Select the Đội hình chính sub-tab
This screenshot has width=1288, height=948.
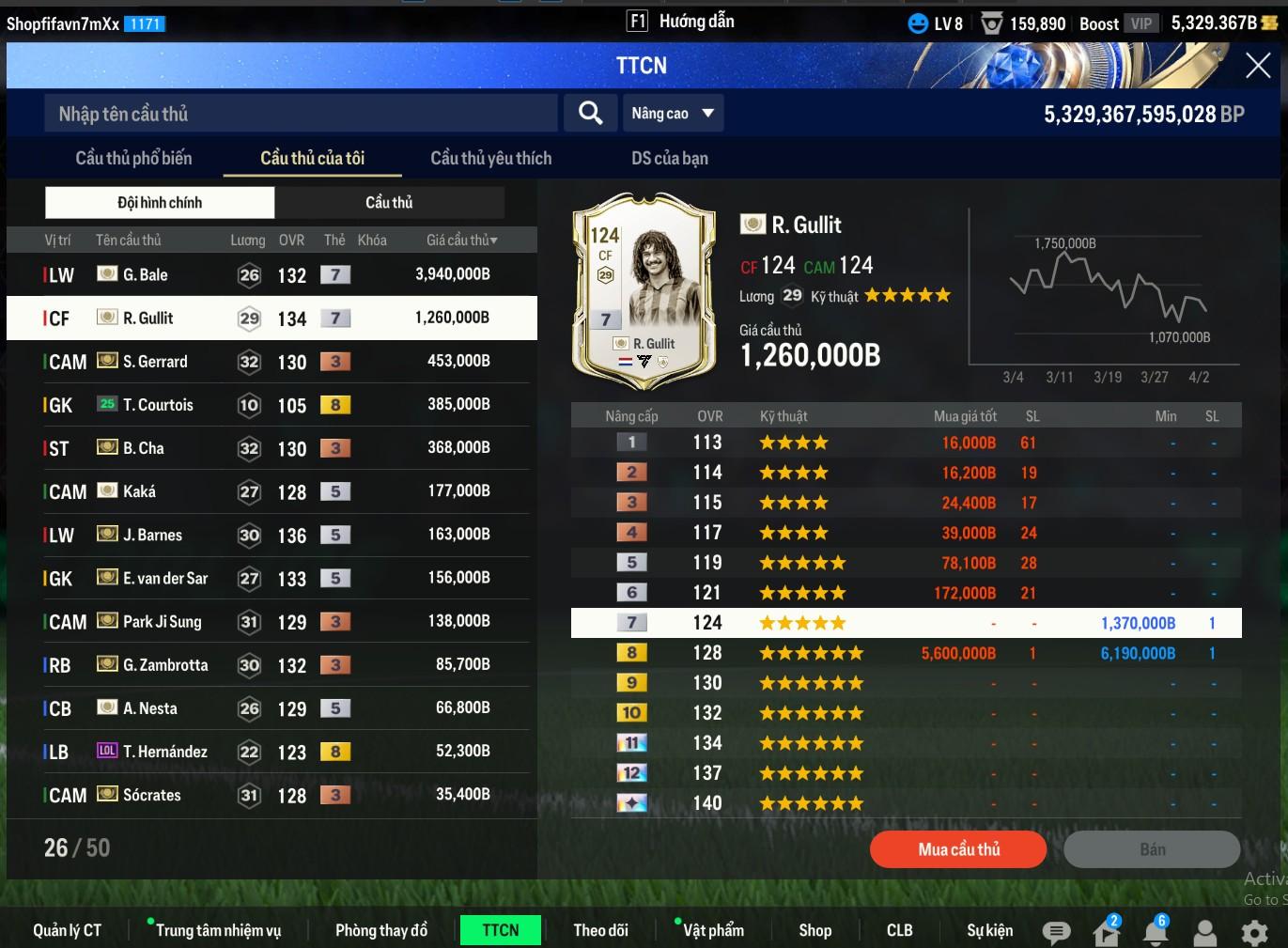click(160, 202)
